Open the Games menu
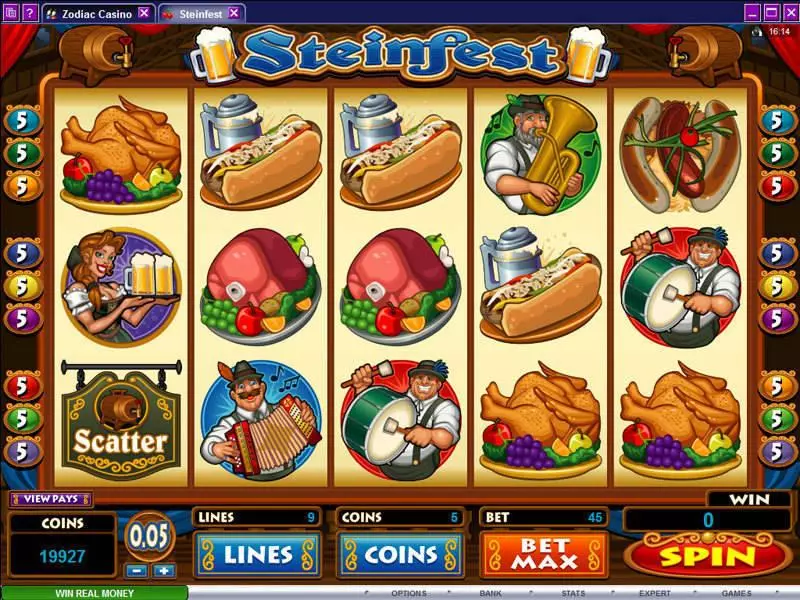The image size is (800, 600). (736, 593)
